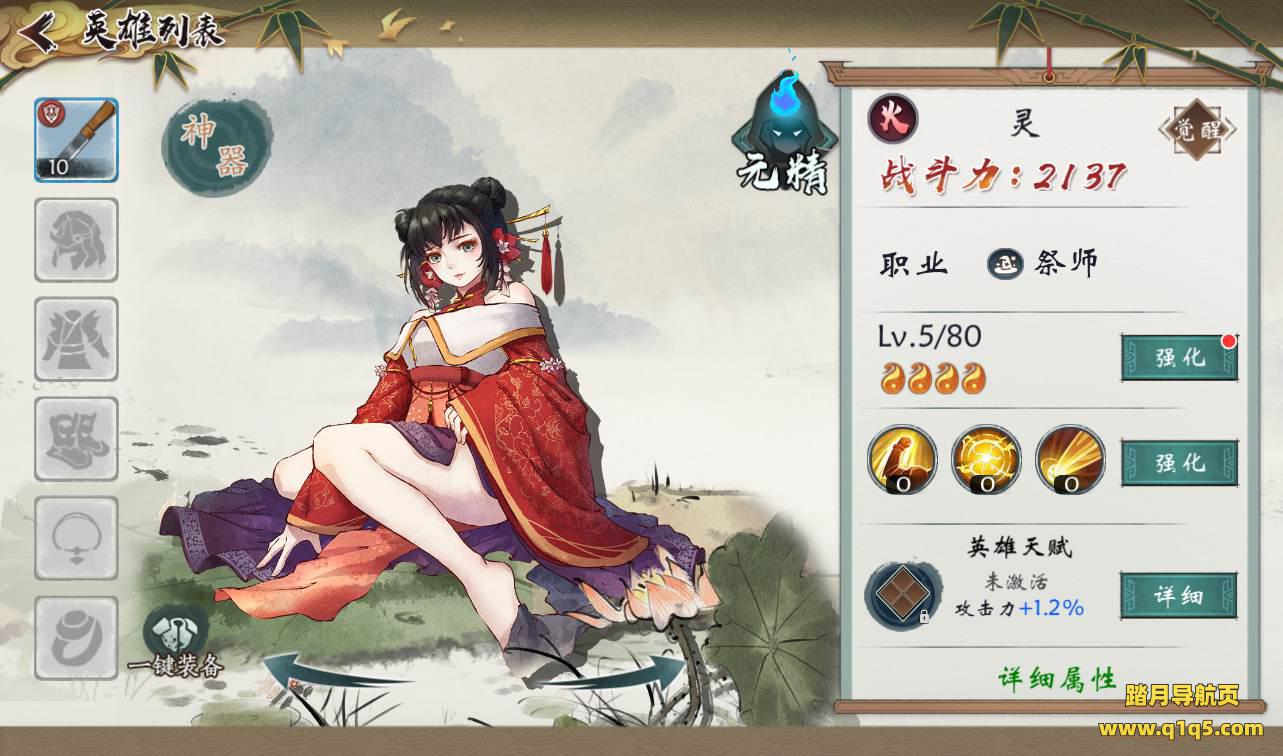The height and width of the screenshot is (756, 1283).
Task: Click 强化 button beside hero level
Action: coord(1179,358)
